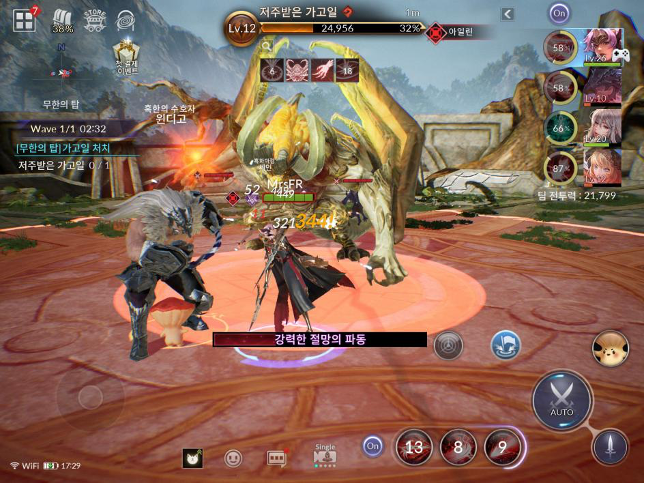Open the compass minimap

click(x=61, y=72)
